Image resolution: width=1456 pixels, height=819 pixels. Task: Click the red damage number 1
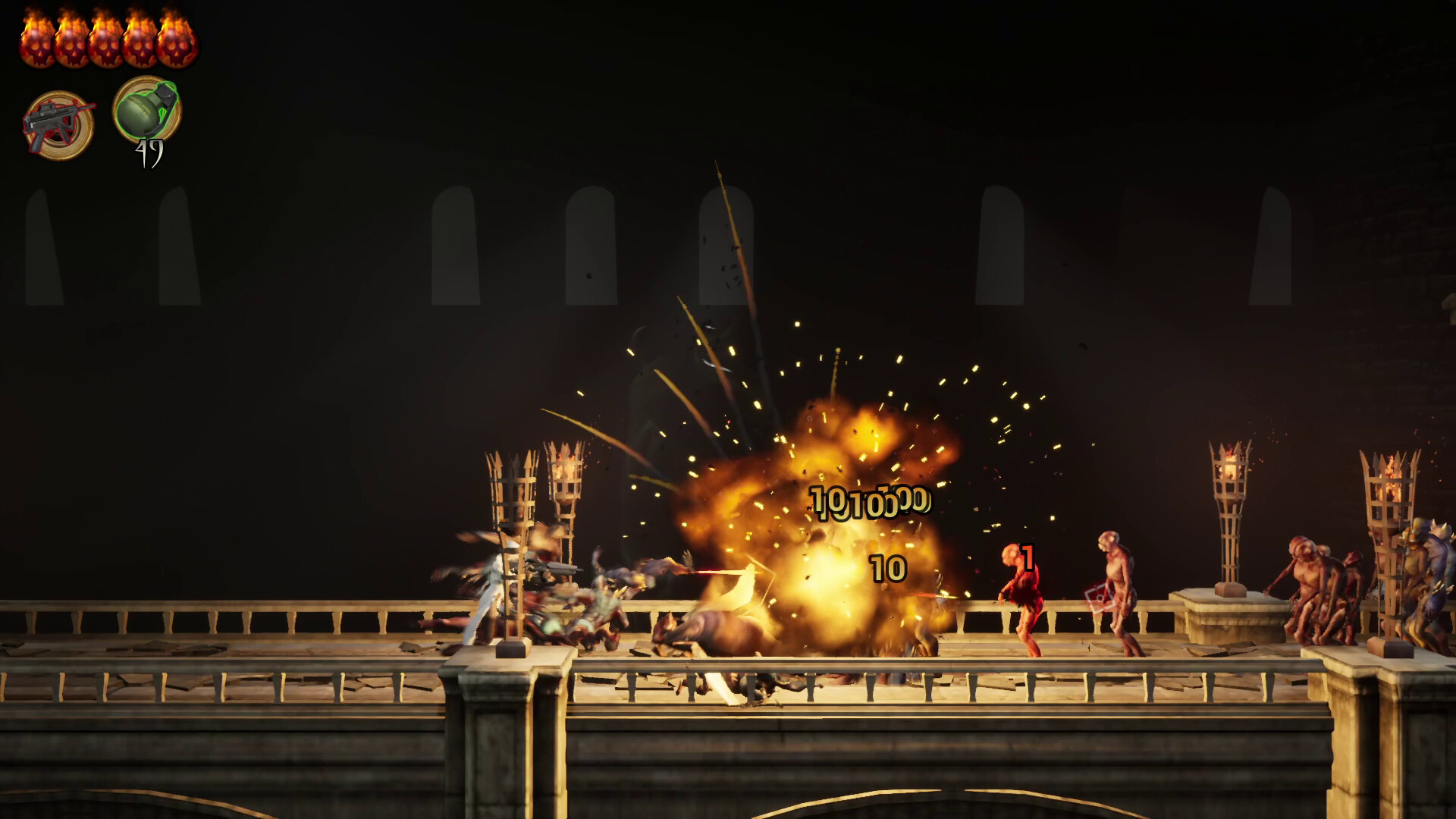pyautogui.click(x=1028, y=557)
